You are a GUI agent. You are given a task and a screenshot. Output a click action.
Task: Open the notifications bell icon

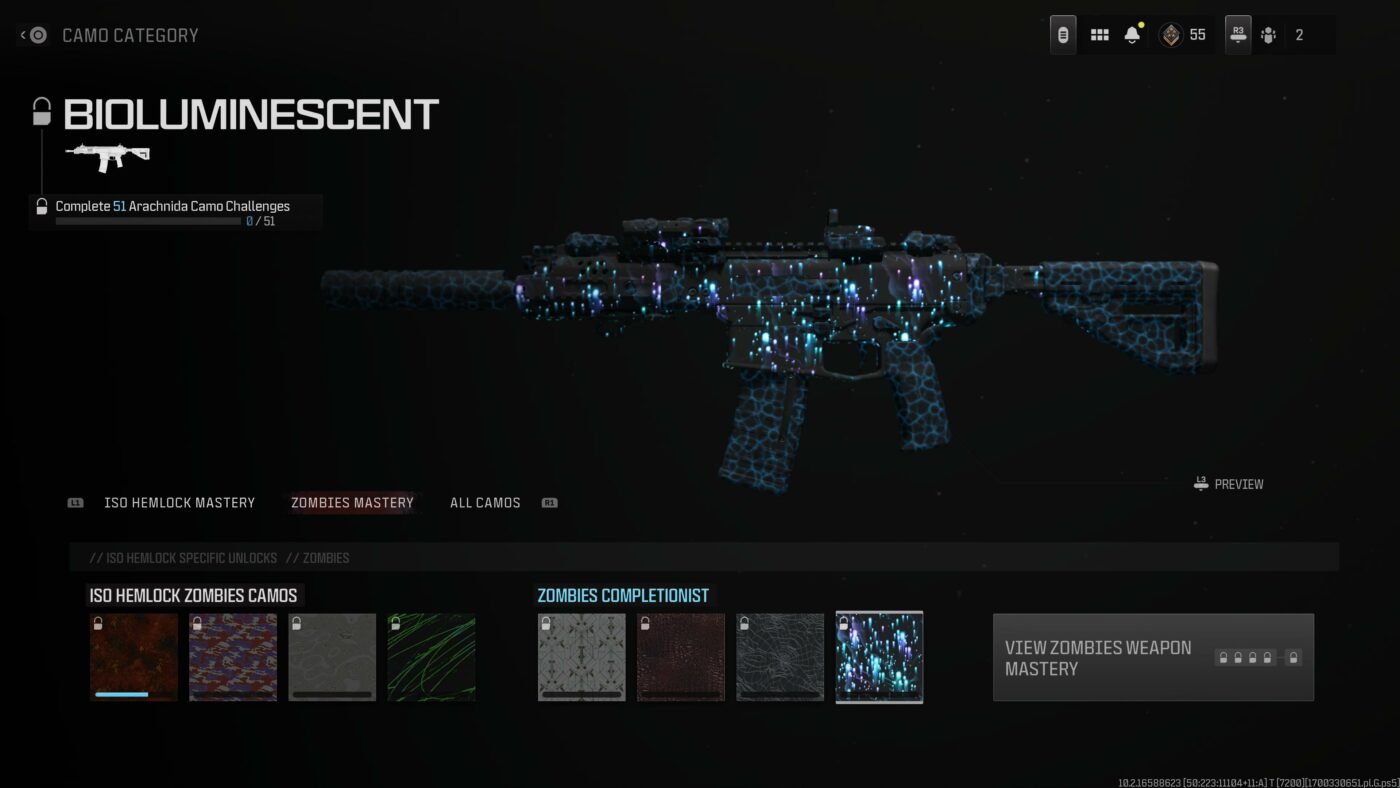(1131, 33)
